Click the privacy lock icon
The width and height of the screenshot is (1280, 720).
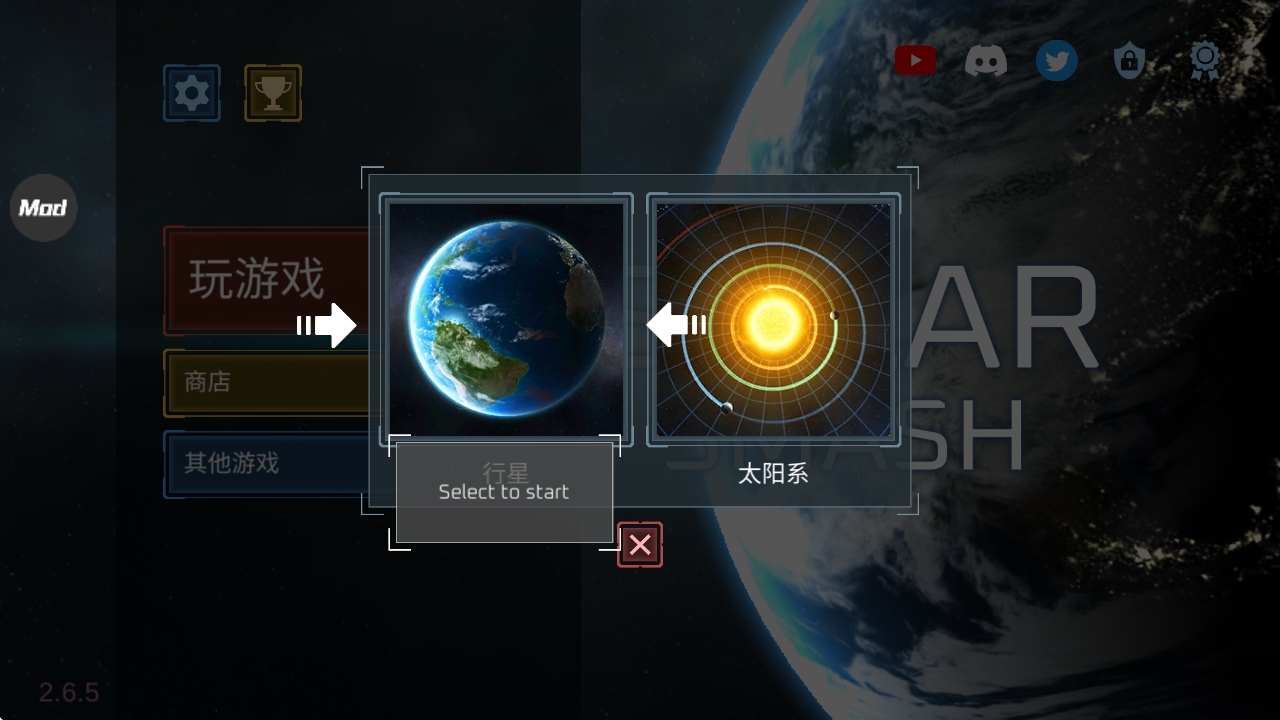[1129, 60]
